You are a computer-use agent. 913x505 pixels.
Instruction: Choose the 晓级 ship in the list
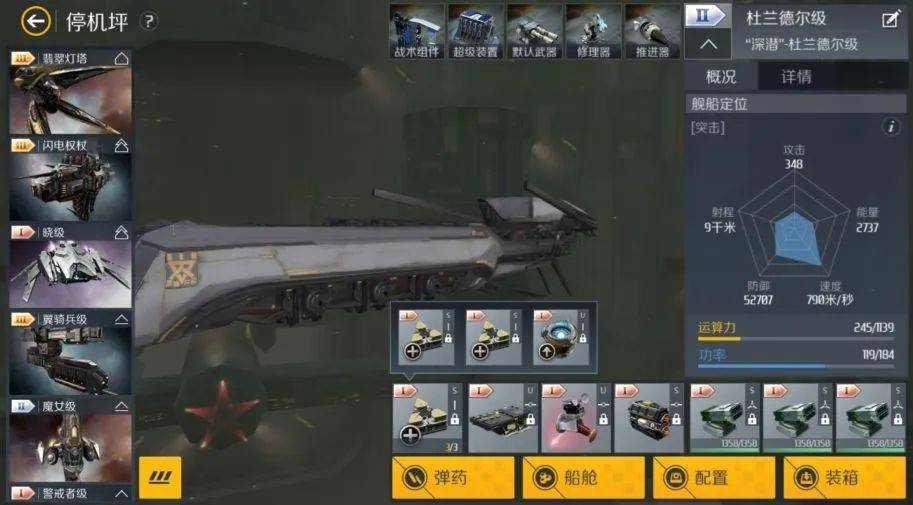[x=70, y=267]
